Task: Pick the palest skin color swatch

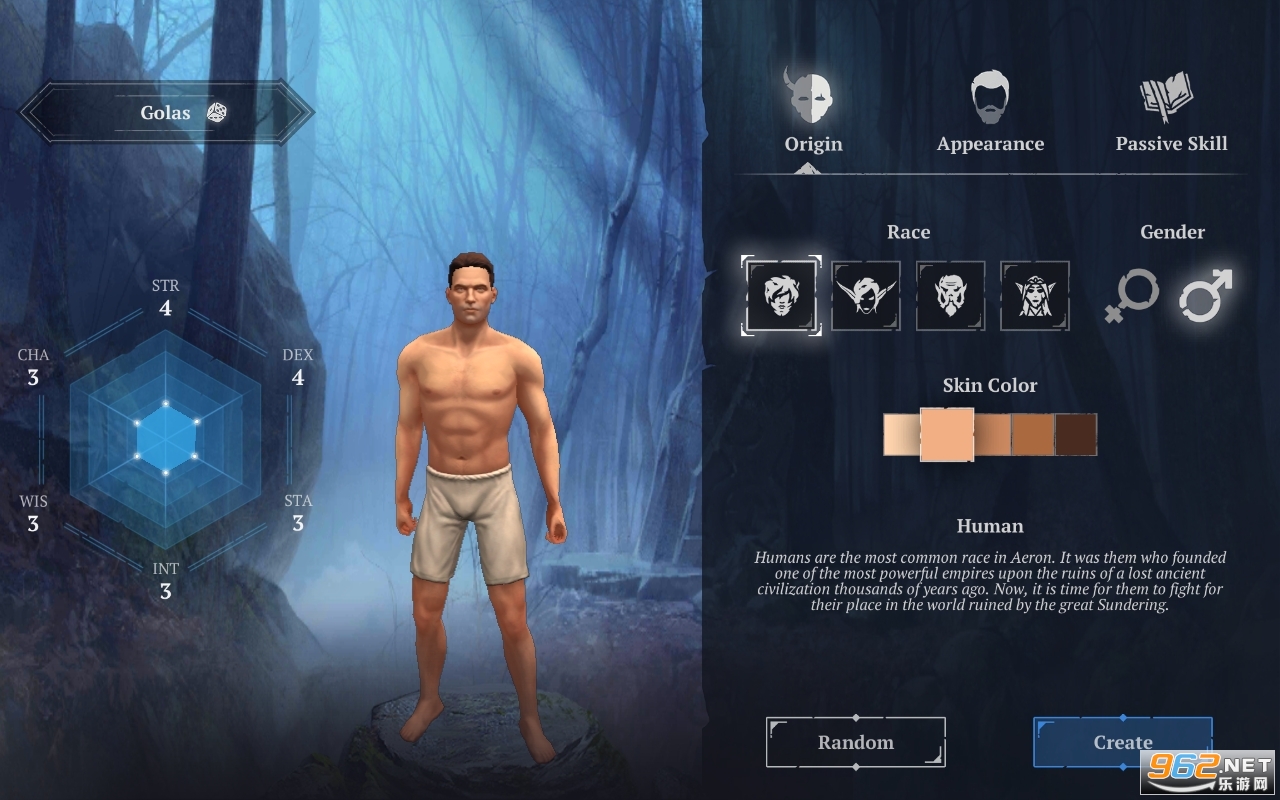Action: [x=901, y=435]
